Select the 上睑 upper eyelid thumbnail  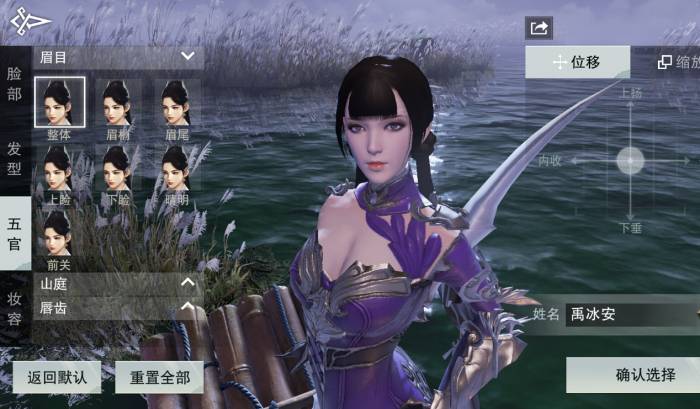pos(58,169)
